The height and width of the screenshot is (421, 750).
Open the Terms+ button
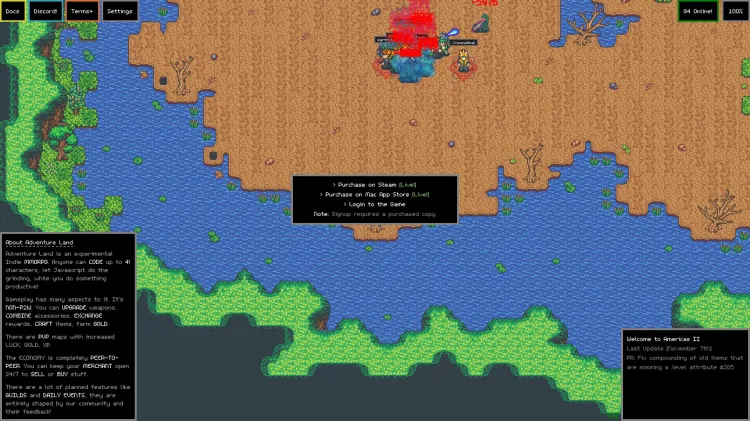click(83, 11)
